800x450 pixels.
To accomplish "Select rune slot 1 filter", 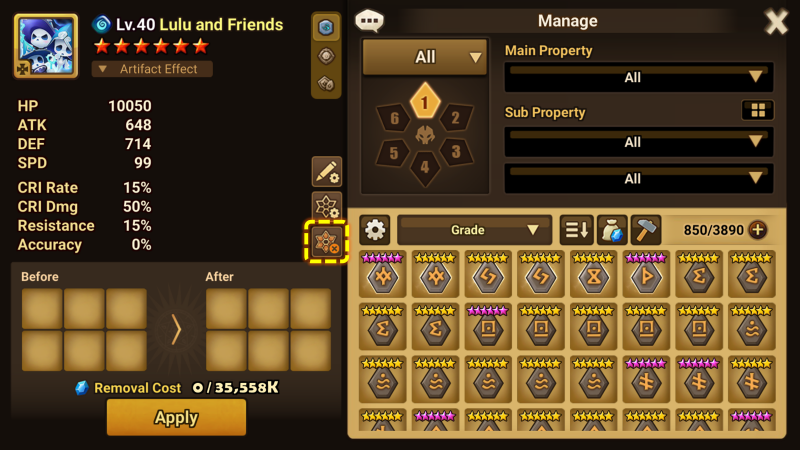I will point(425,101).
